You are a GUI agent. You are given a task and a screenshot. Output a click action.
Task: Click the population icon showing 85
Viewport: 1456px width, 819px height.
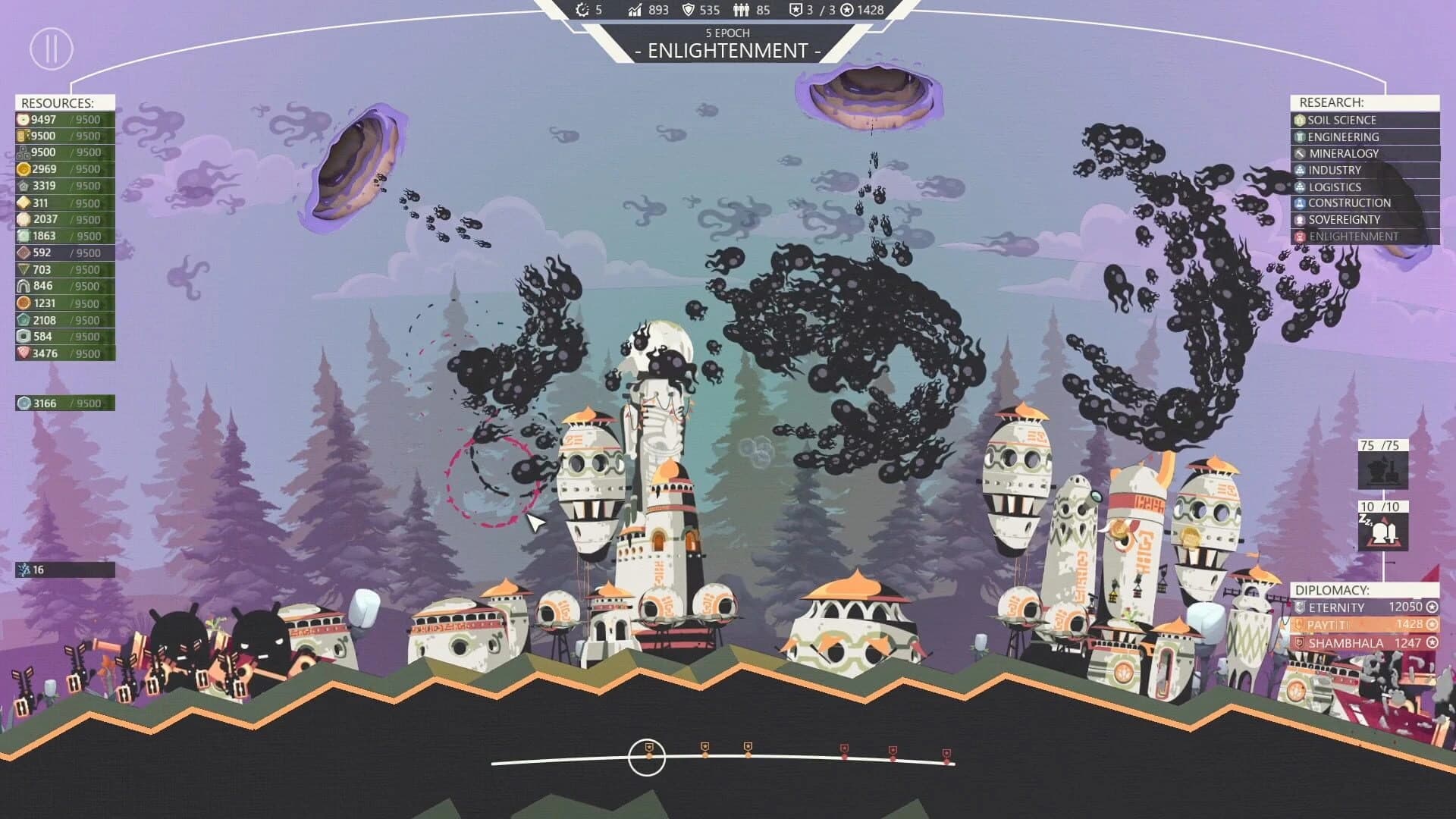point(739,11)
